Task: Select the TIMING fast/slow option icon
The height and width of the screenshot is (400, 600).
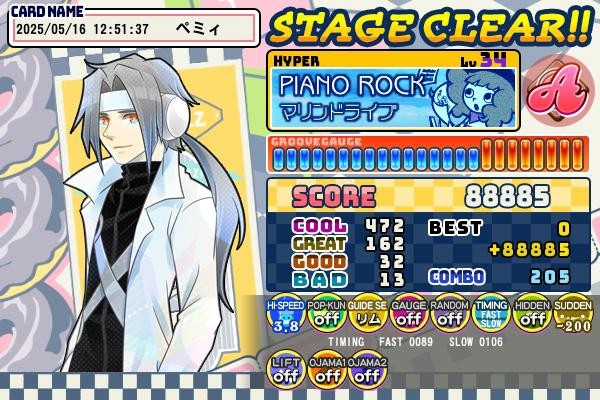Action: (x=490, y=316)
